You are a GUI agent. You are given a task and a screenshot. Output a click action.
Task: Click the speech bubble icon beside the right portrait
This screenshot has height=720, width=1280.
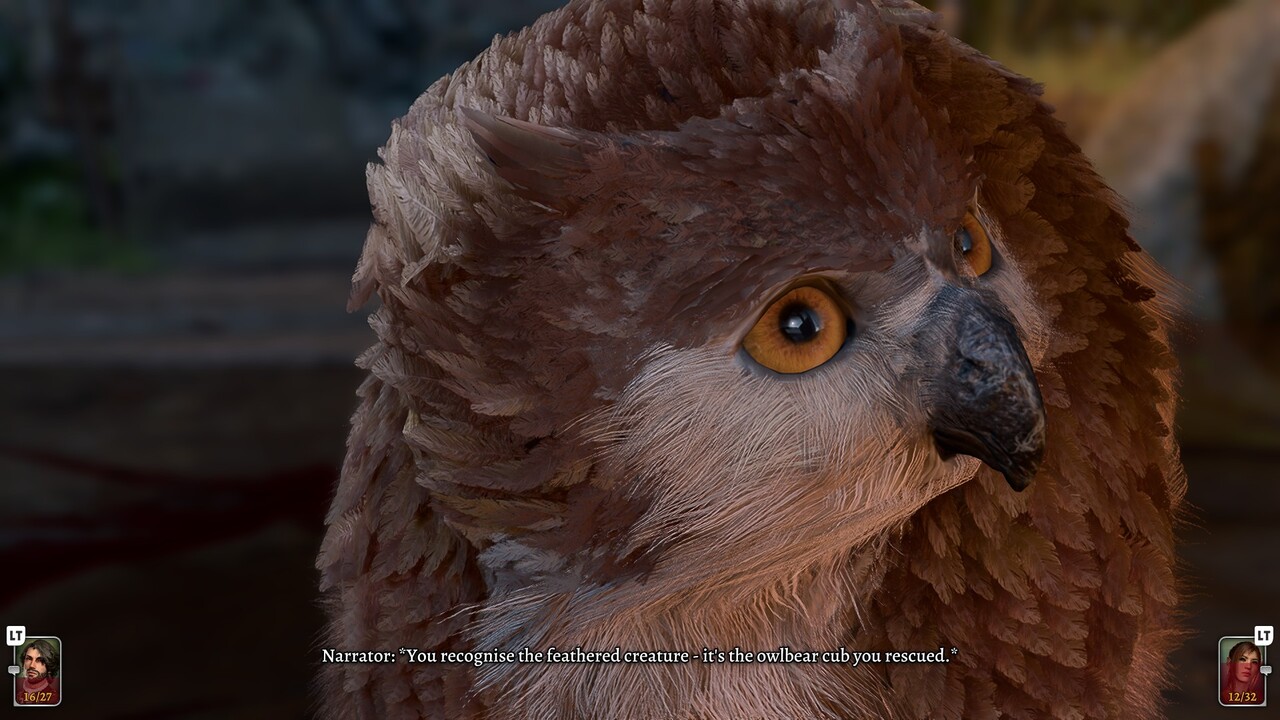pyautogui.click(x=1266, y=669)
